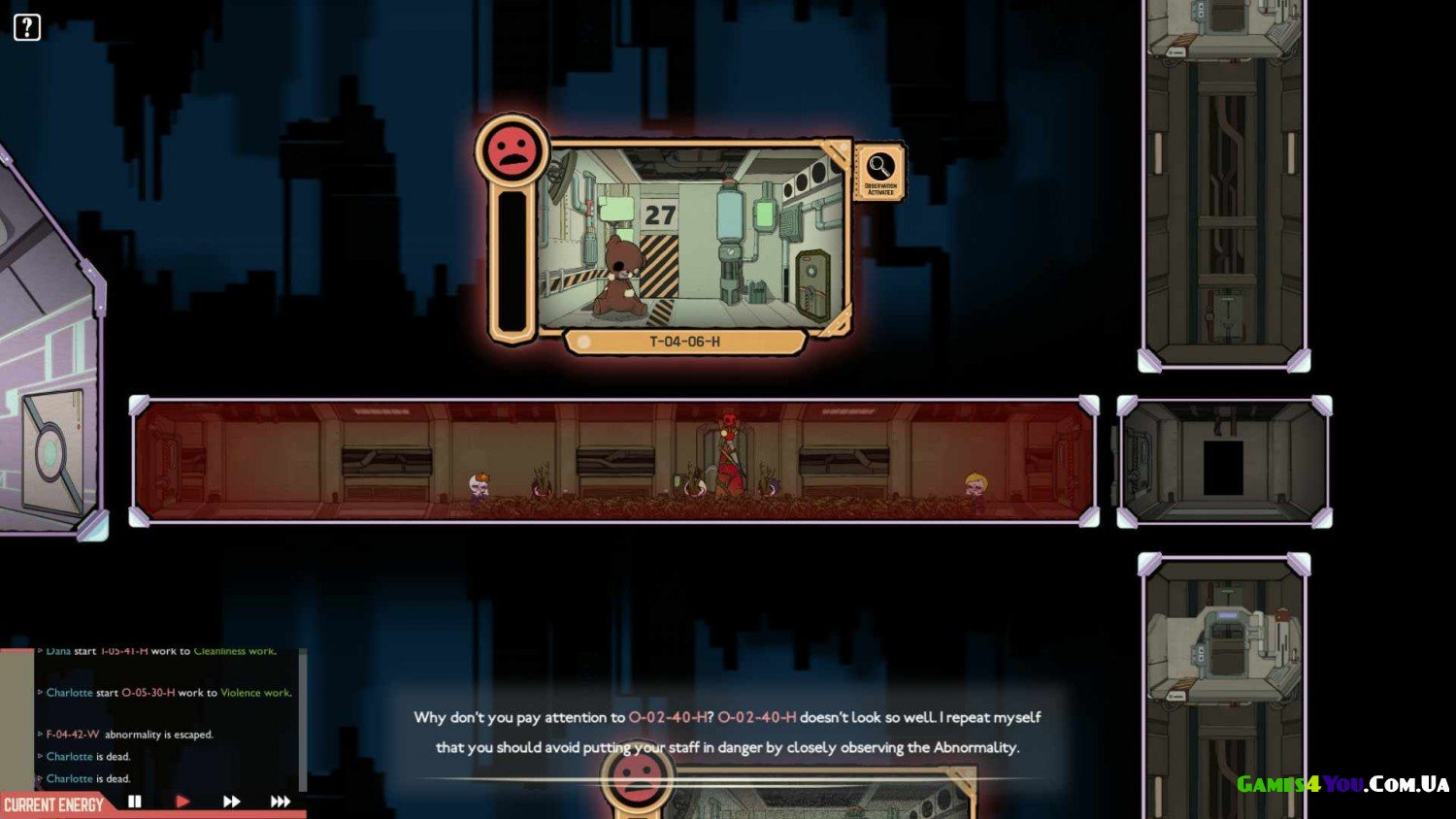Screen dimensions: 1456x819
Task: Pause the game with the pause button
Action: (135, 802)
